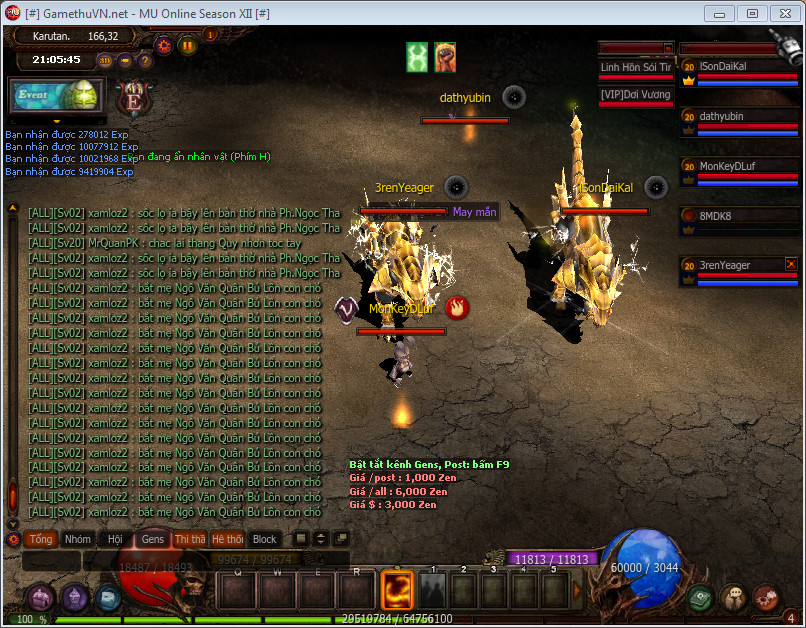Open the question mark help button
The image size is (806, 628).
click(x=144, y=60)
